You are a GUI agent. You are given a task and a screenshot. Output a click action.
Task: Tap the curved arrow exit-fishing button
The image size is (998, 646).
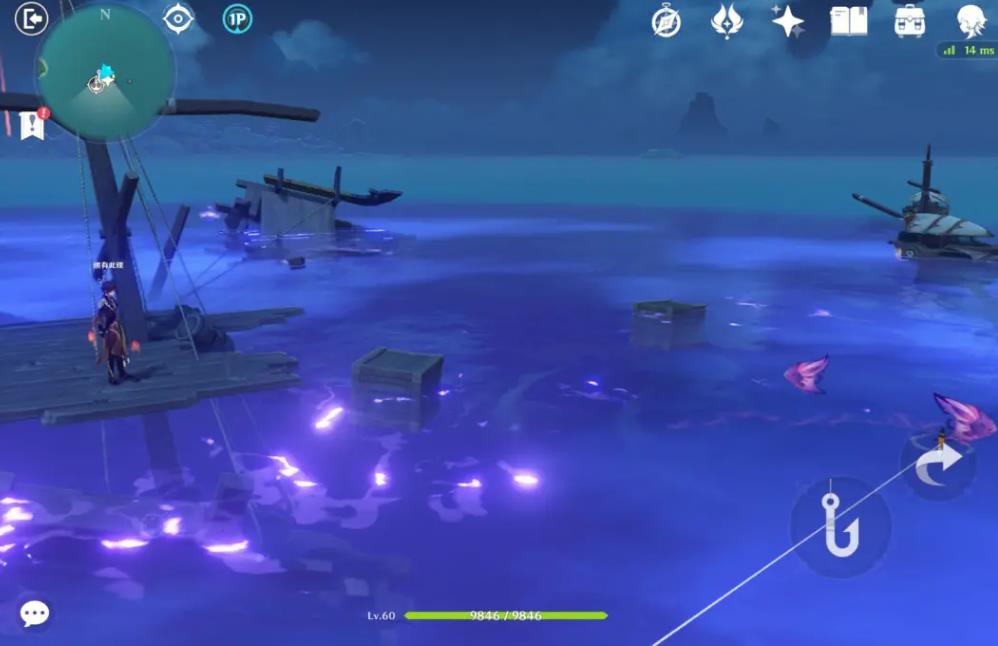[x=938, y=465]
